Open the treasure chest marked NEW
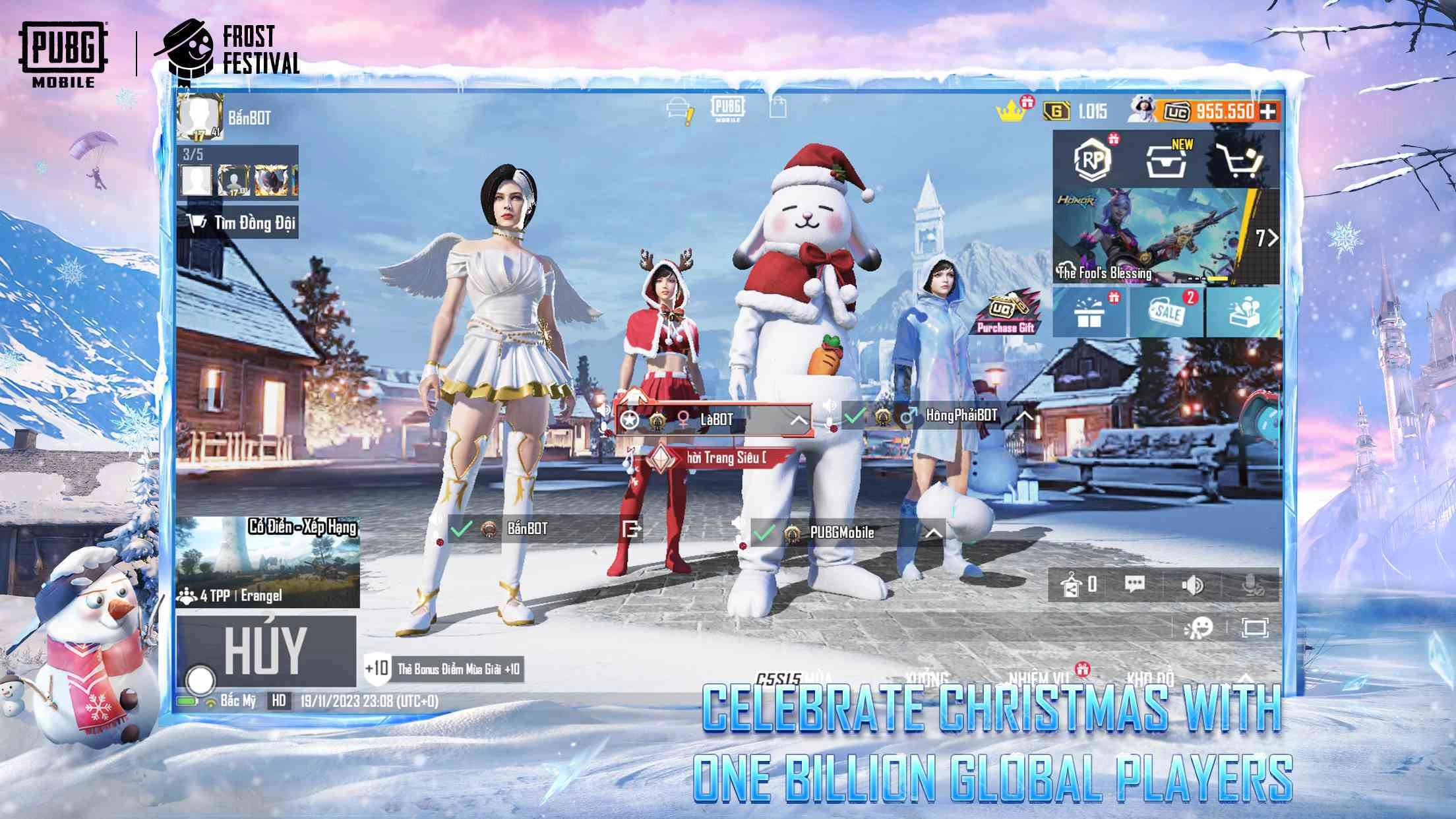1456x819 pixels. (1165, 161)
